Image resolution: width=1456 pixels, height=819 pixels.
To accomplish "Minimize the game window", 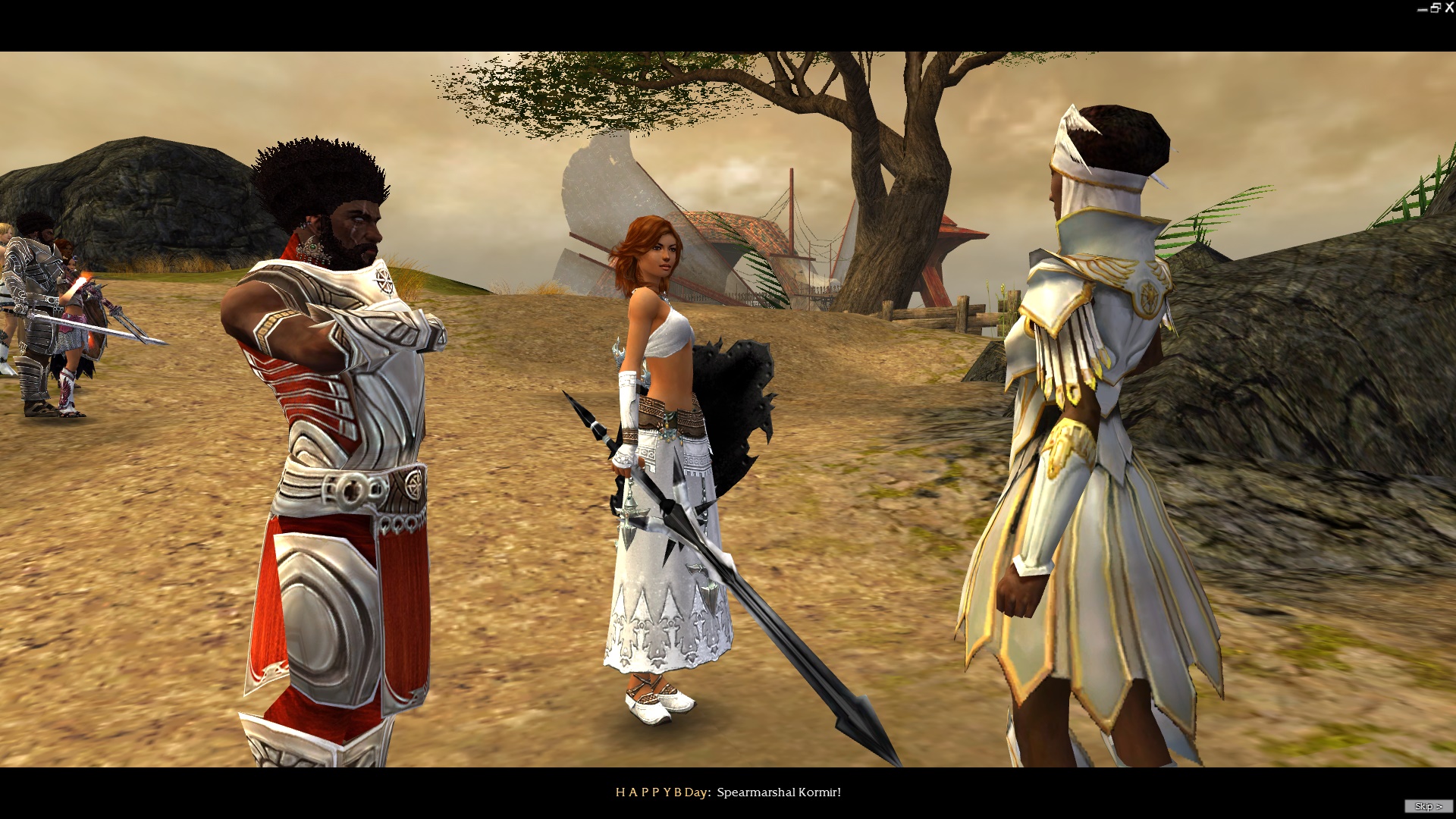I will pos(1422,9).
